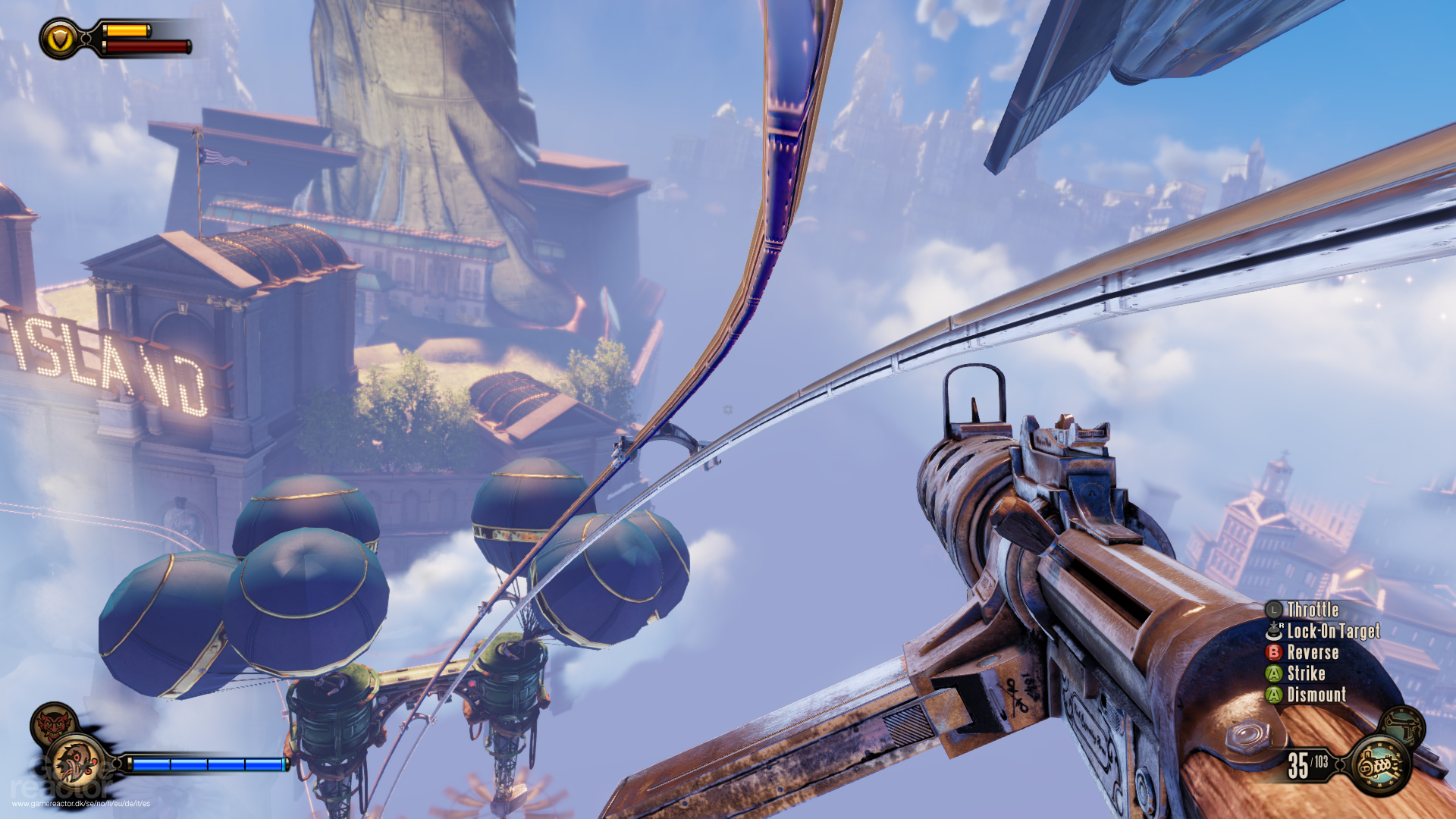Select the green A button beside Dismount
This screenshot has width=1456, height=819.
pos(1273,694)
